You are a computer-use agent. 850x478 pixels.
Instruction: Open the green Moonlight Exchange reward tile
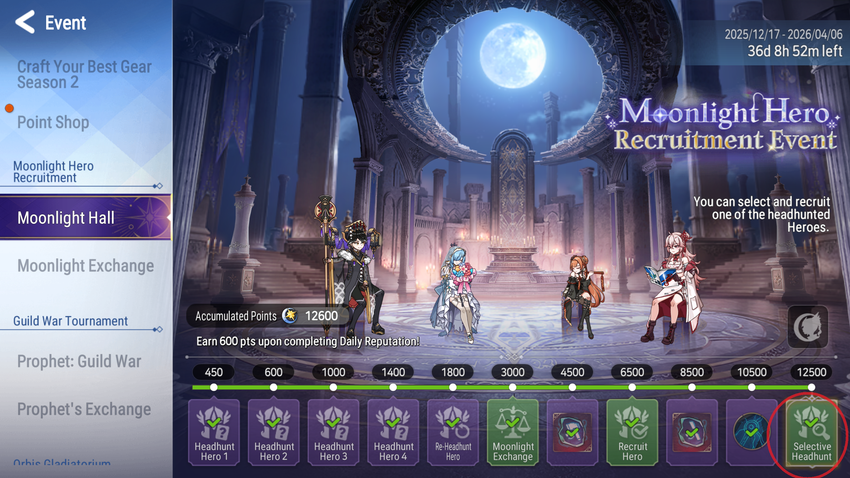click(513, 432)
